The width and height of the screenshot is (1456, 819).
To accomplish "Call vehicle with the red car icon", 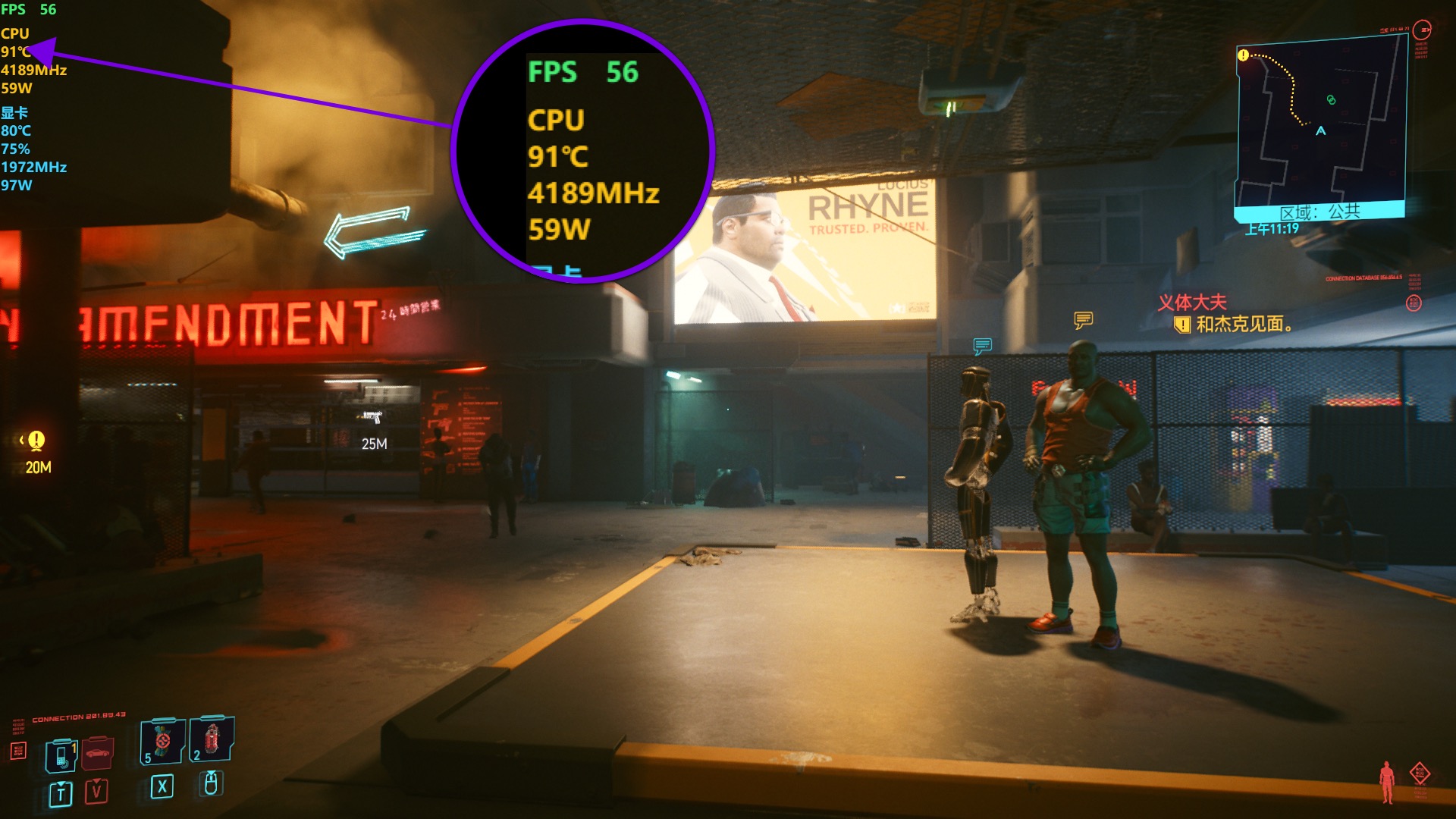I will [x=98, y=753].
